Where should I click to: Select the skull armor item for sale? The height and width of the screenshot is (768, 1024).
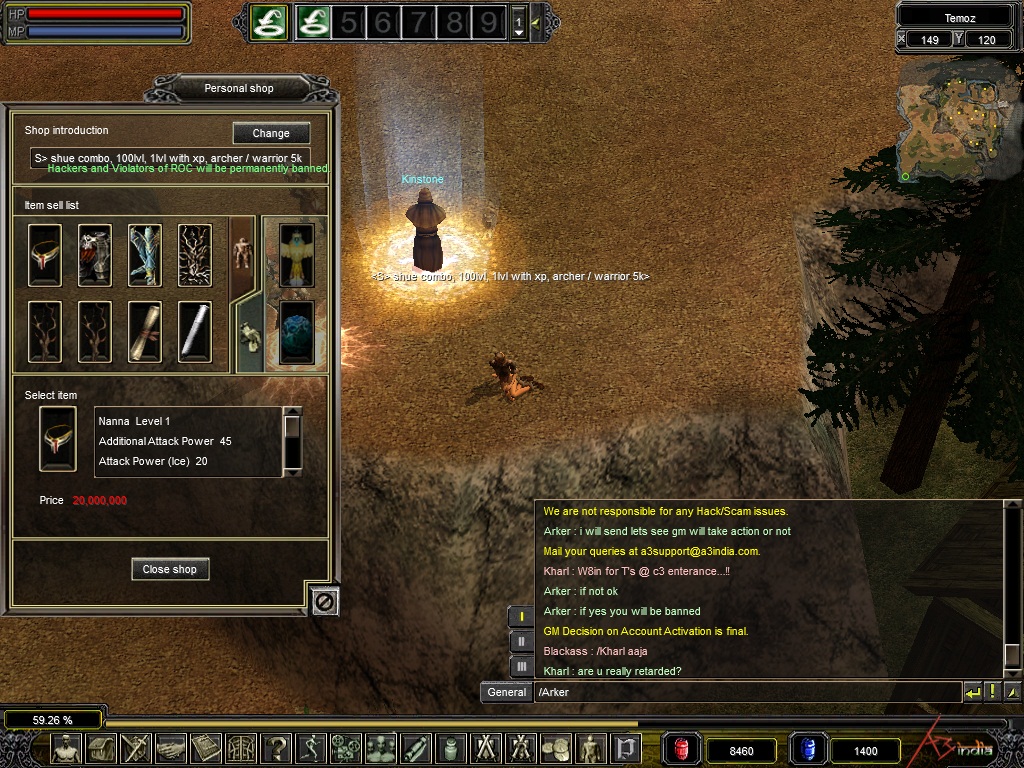tap(95, 255)
